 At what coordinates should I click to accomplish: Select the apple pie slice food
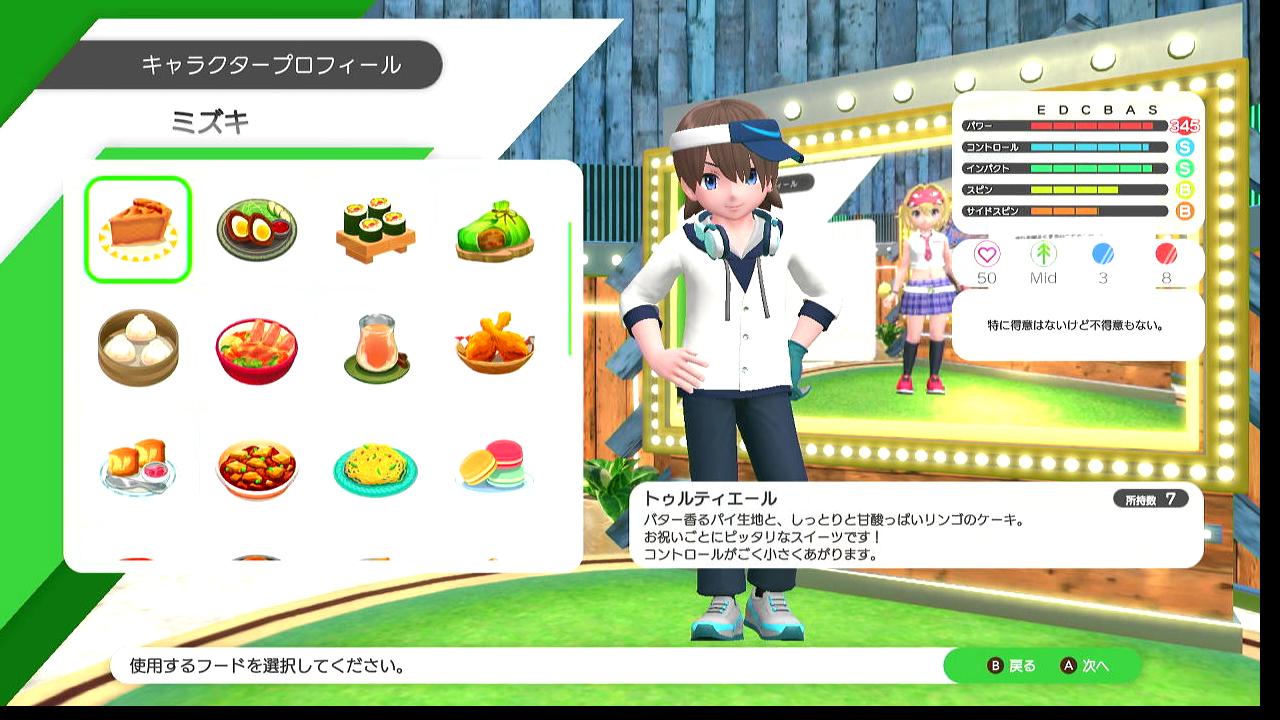coord(138,229)
